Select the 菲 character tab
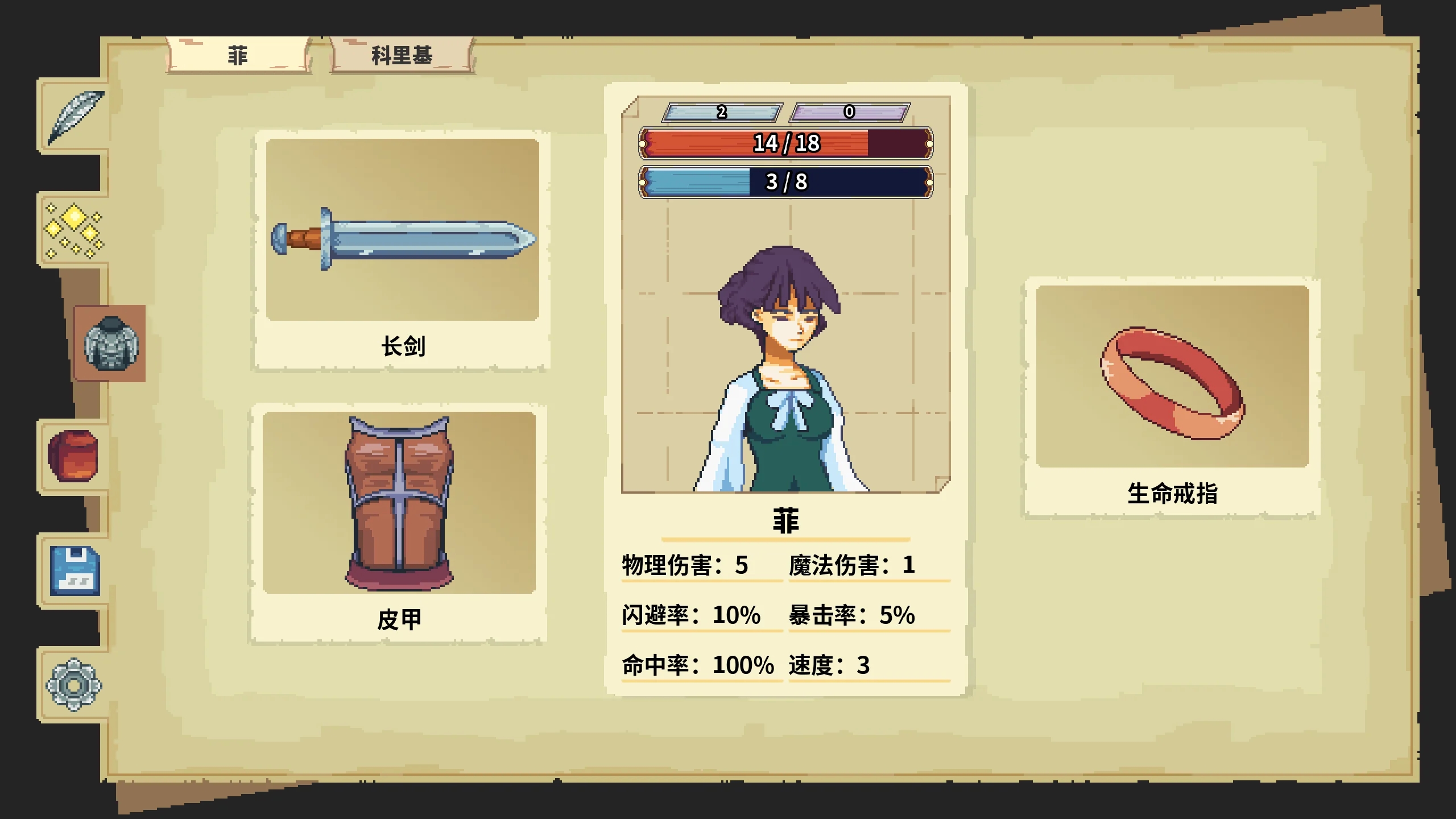 236,55
